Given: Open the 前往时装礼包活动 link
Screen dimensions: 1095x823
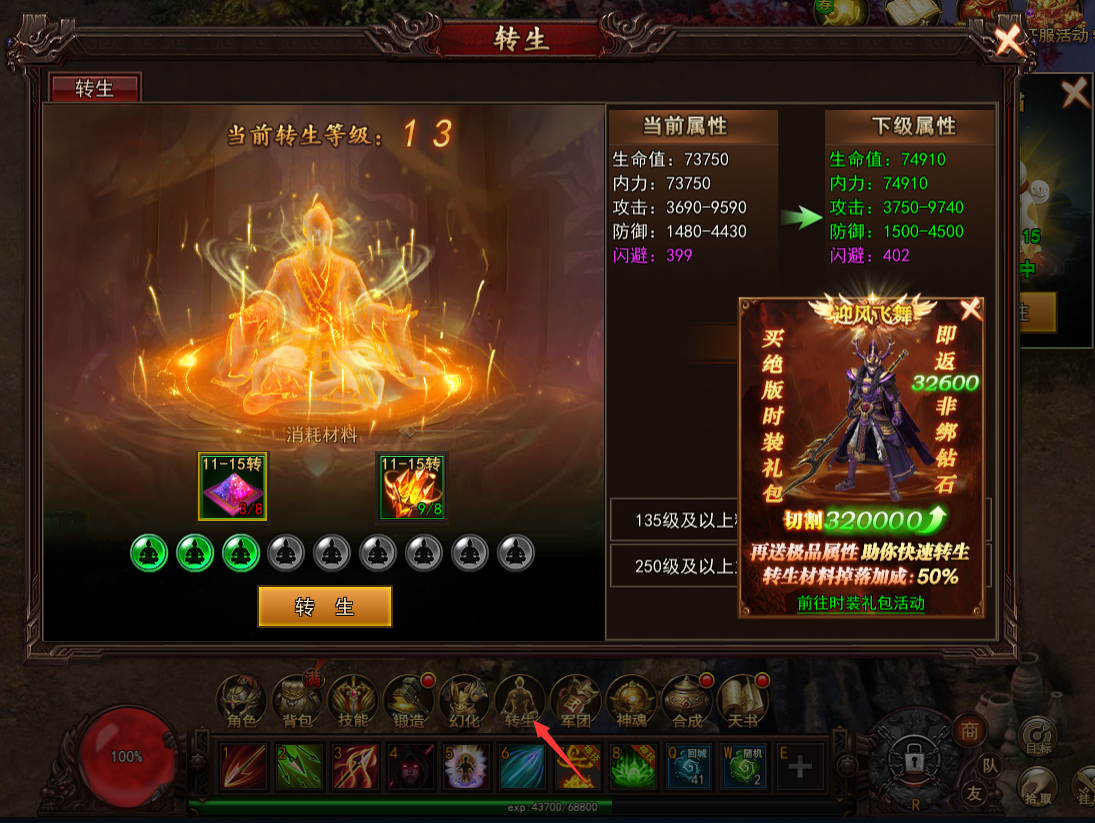Looking at the screenshot, I should coord(860,603).
